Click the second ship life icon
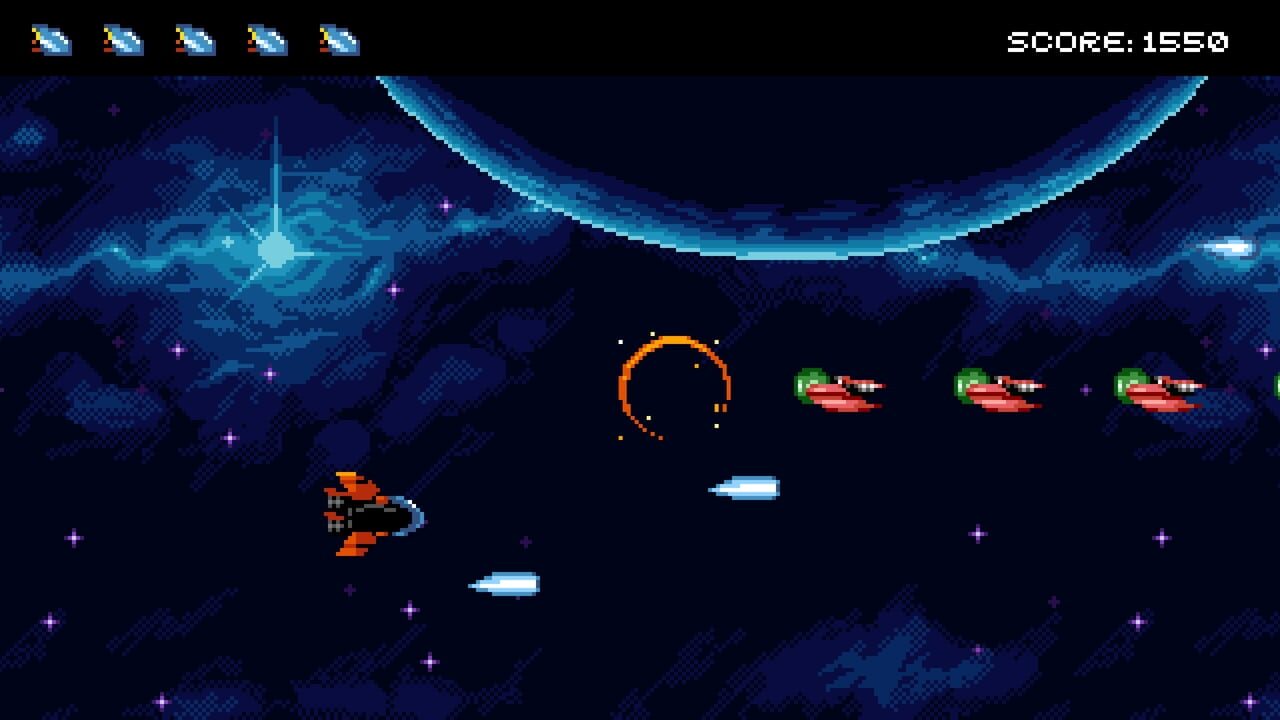 click(122, 41)
